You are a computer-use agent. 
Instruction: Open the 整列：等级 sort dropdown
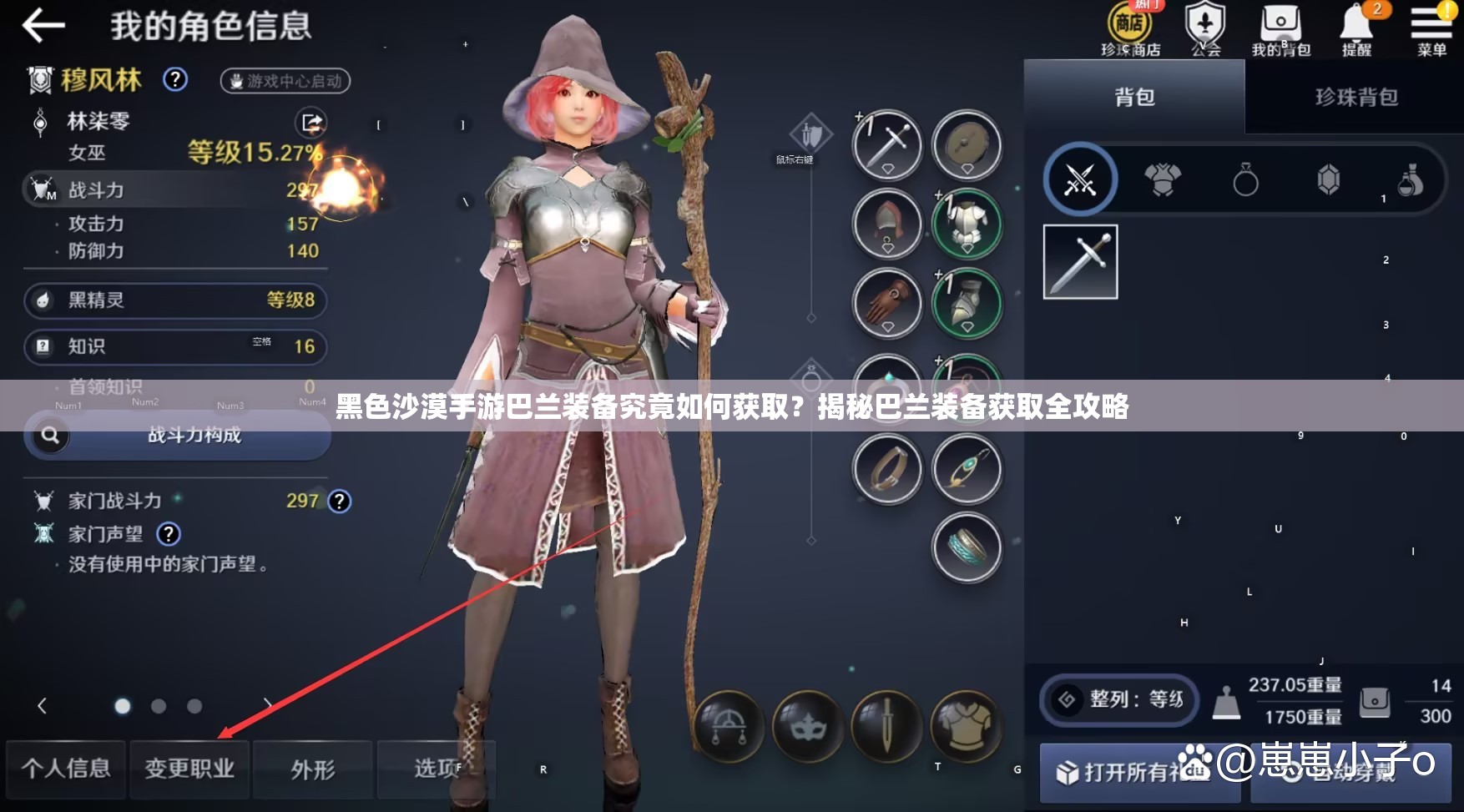pyautogui.click(x=1118, y=700)
